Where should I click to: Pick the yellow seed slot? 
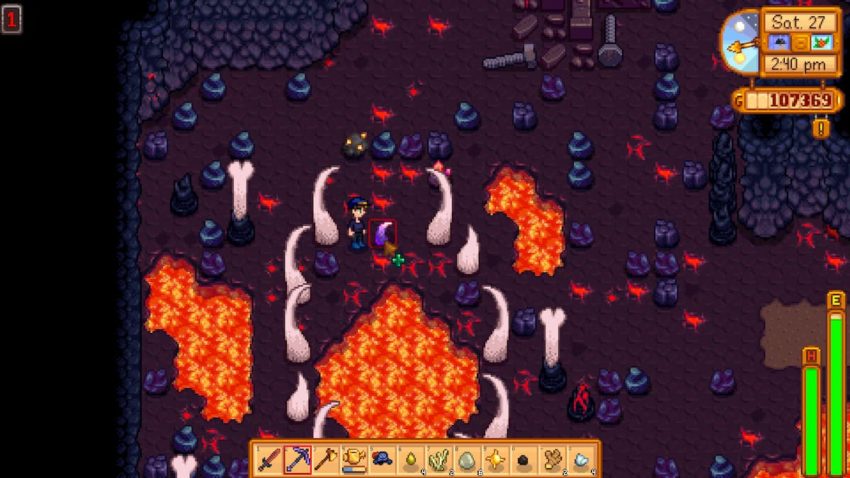point(410,459)
